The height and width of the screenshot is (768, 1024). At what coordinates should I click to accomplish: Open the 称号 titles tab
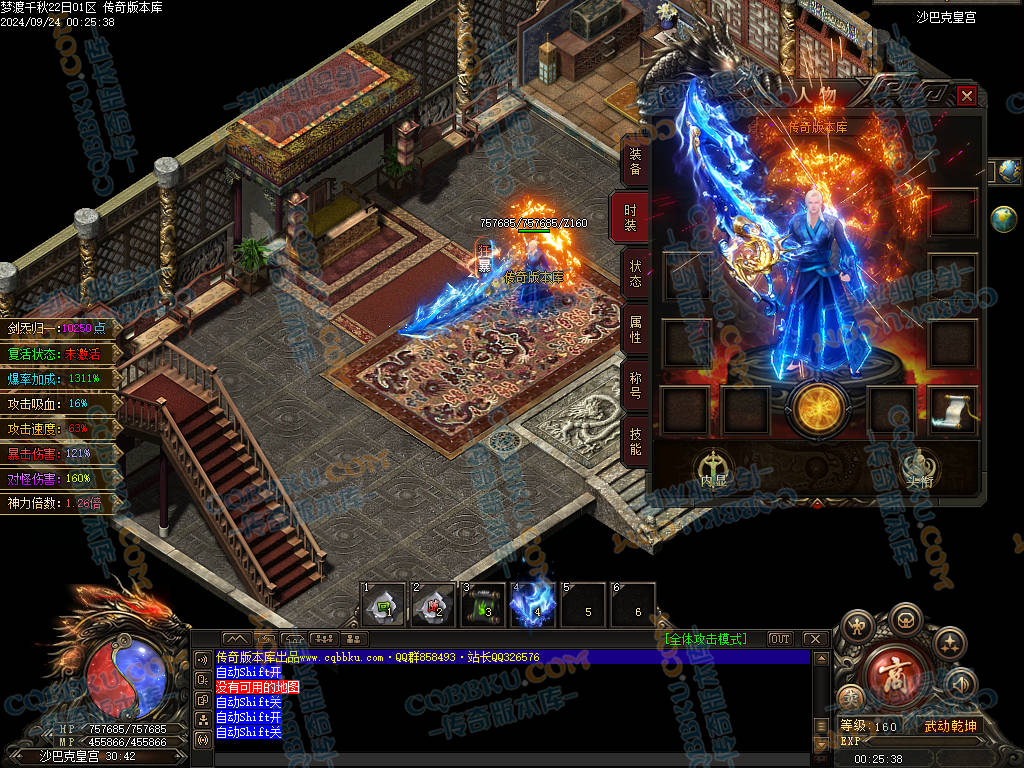[635, 385]
